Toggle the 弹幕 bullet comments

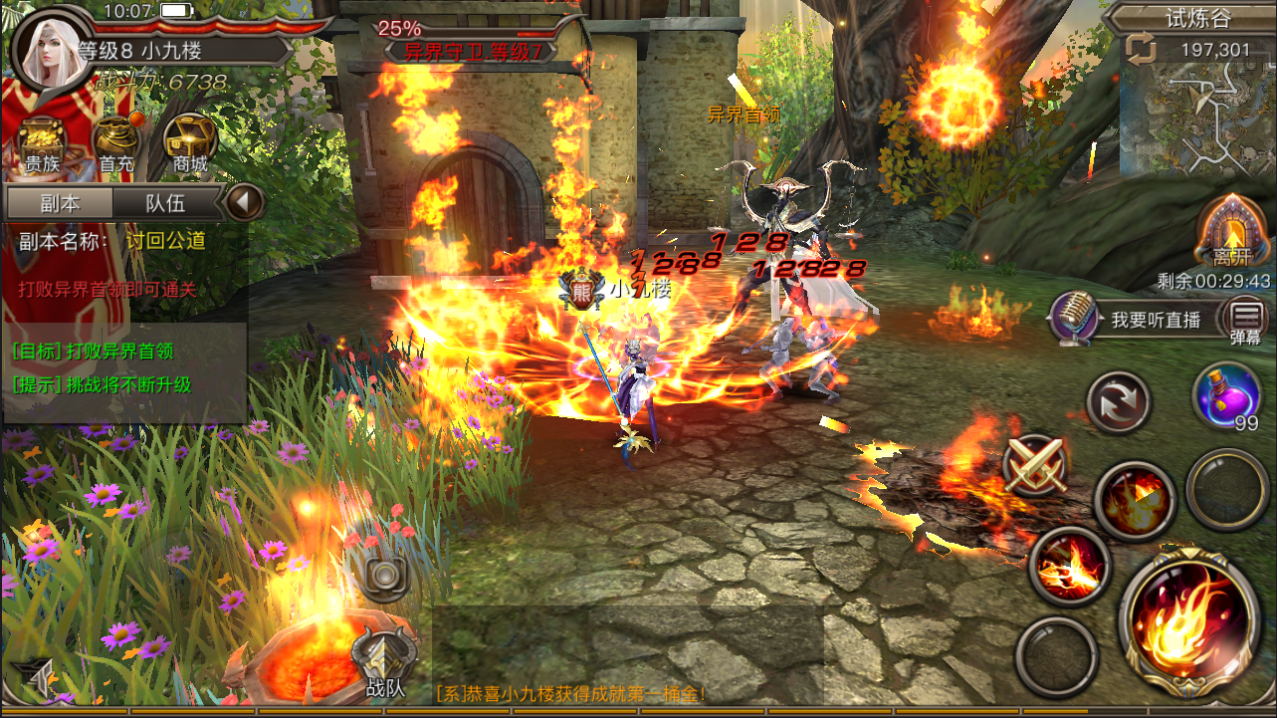(1245, 321)
